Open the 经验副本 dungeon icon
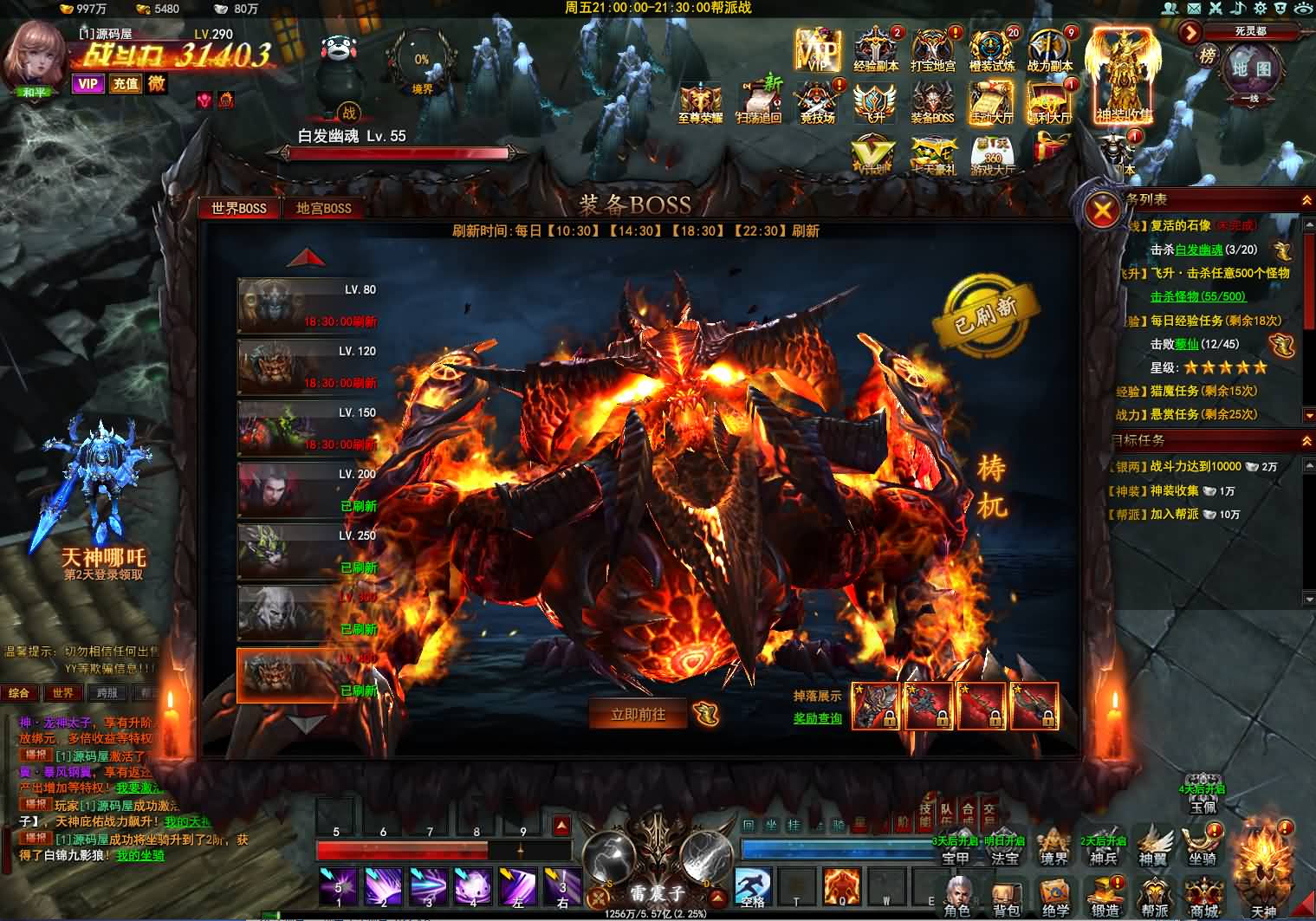Image resolution: width=1316 pixels, height=921 pixels. pyautogui.click(x=877, y=49)
